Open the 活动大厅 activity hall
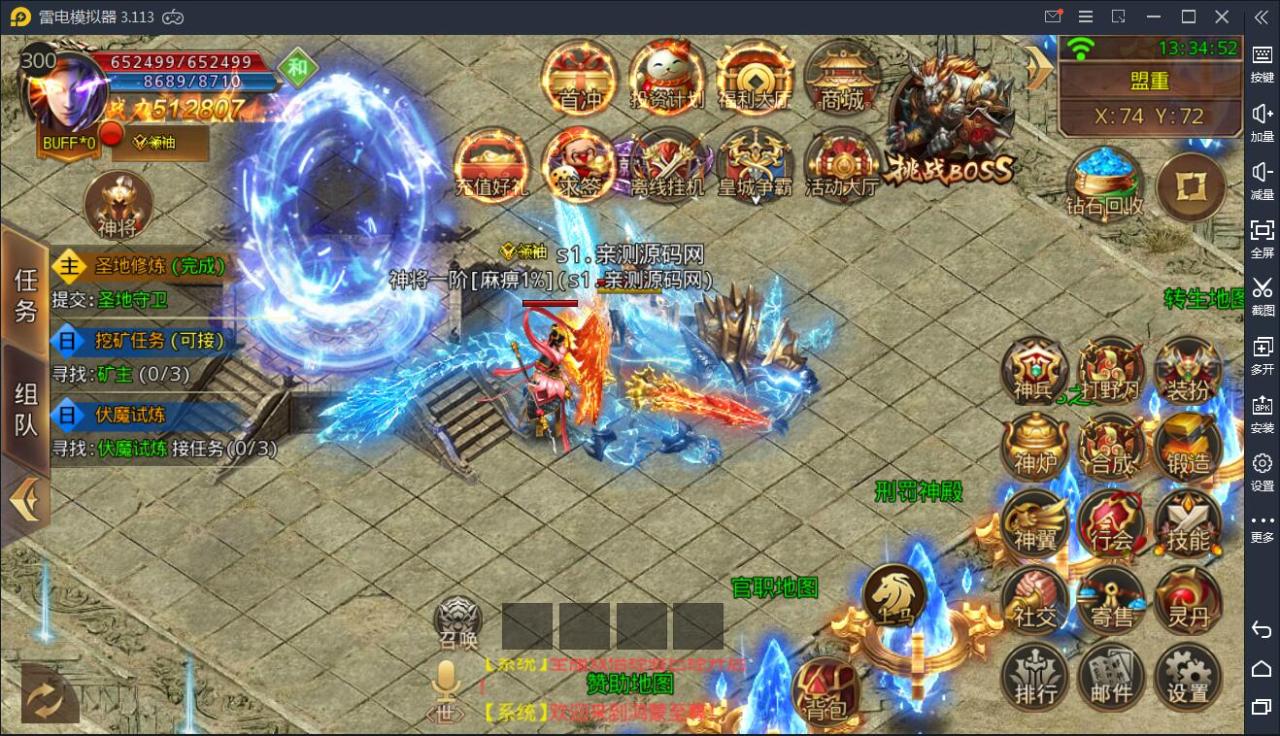Image resolution: width=1280 pixels, height=736 pixels. coord(842,165)
